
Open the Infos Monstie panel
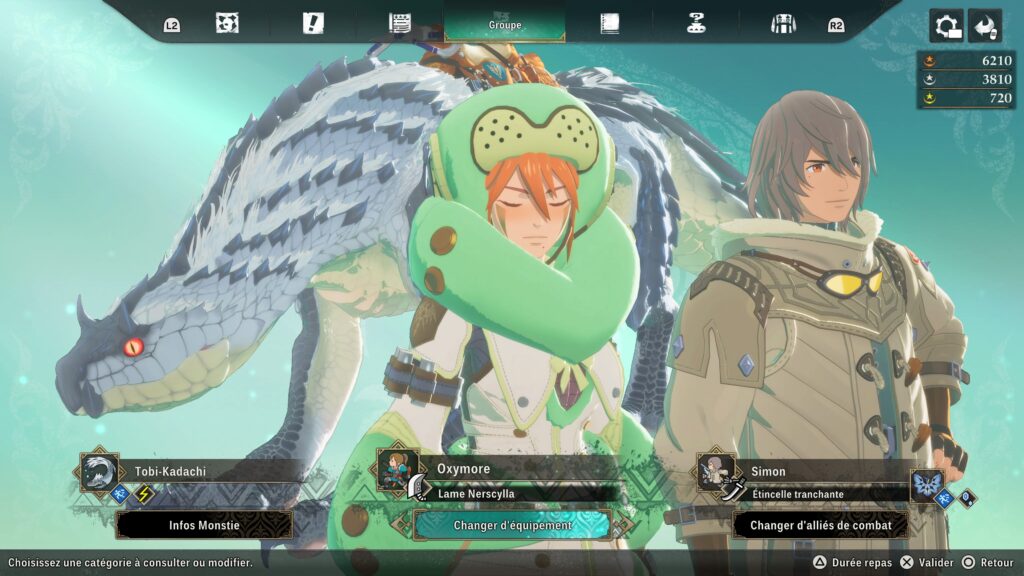[x=204, y=525]
